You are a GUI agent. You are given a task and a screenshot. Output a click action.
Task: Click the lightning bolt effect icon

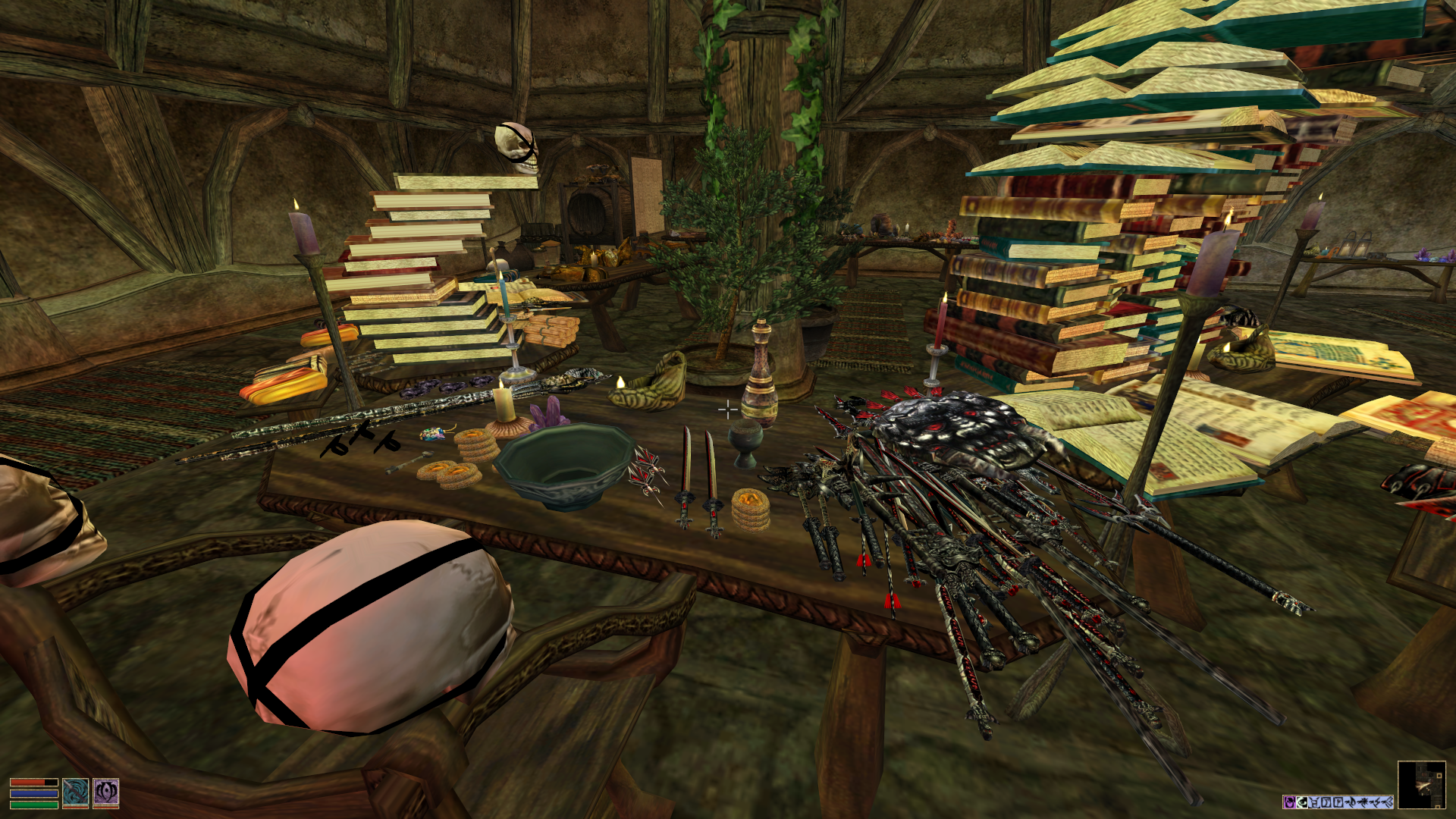1375,802
